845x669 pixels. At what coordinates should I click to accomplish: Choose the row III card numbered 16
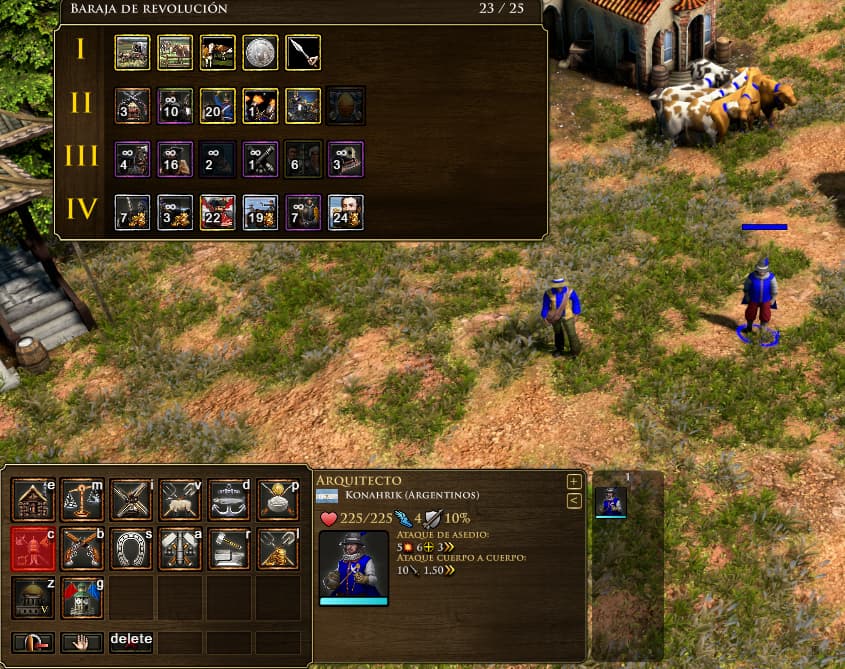(x=176, y=158)
